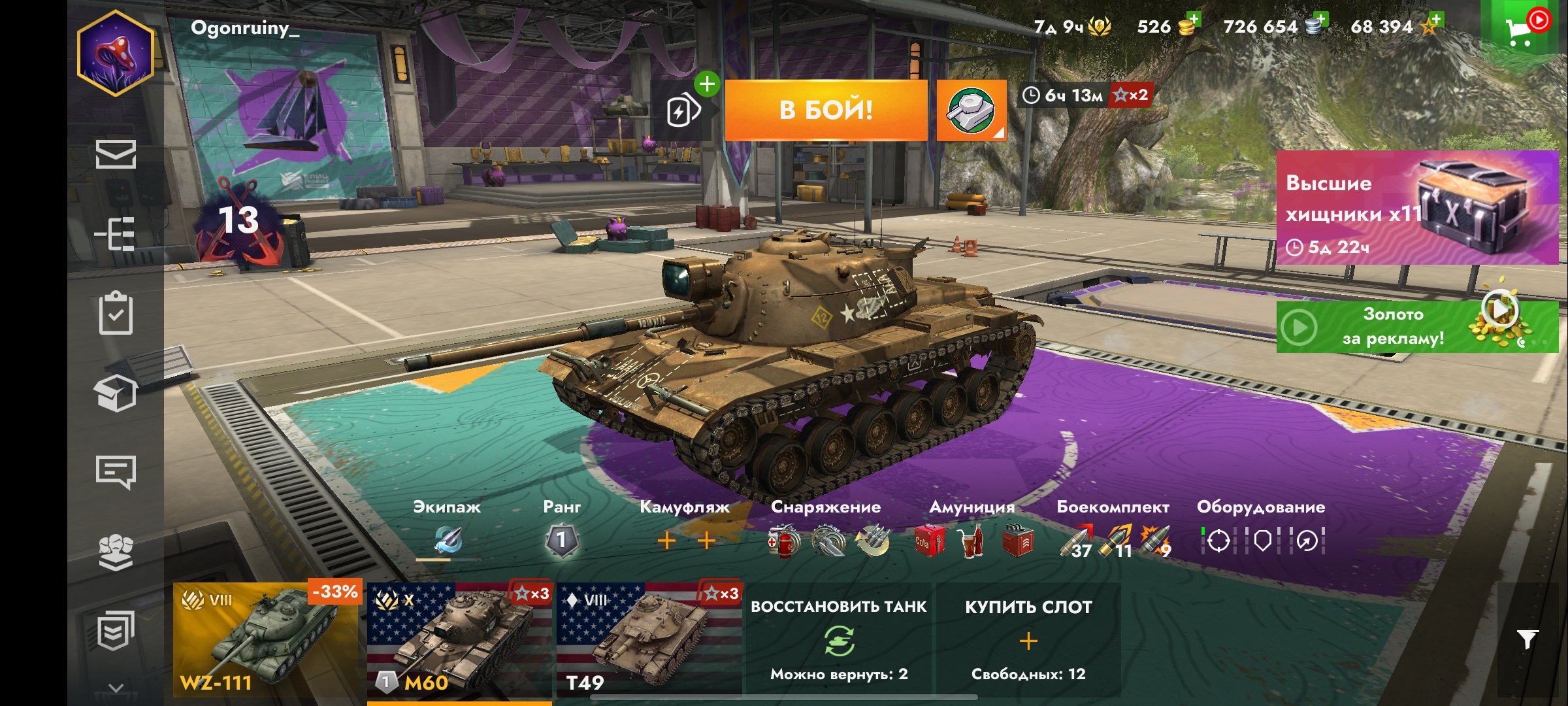Buy a new slot via Купить слот
The width and height of the screenshot is (1568, 706).
(1028, 640)
